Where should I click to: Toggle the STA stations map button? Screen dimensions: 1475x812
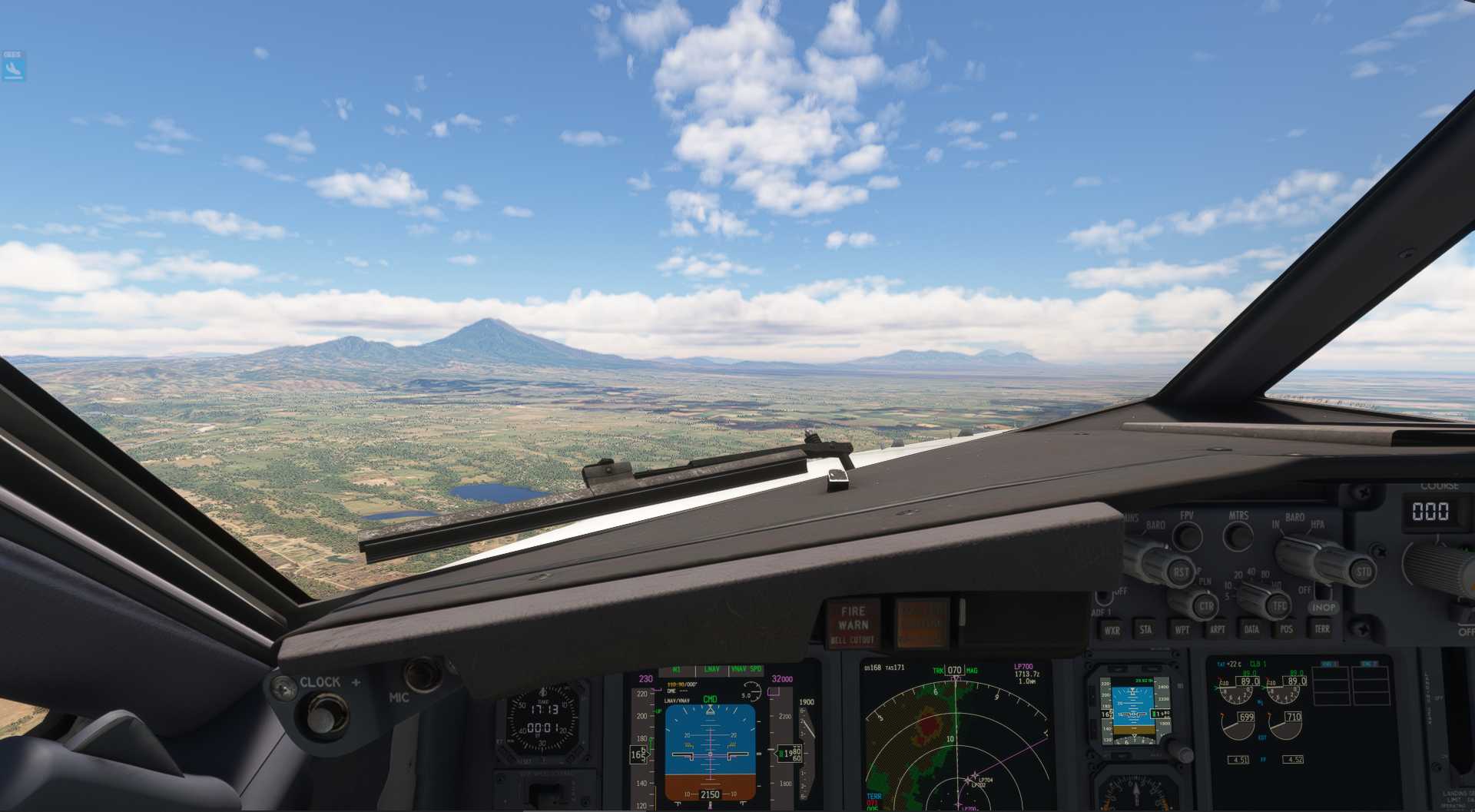(1145, 630)
